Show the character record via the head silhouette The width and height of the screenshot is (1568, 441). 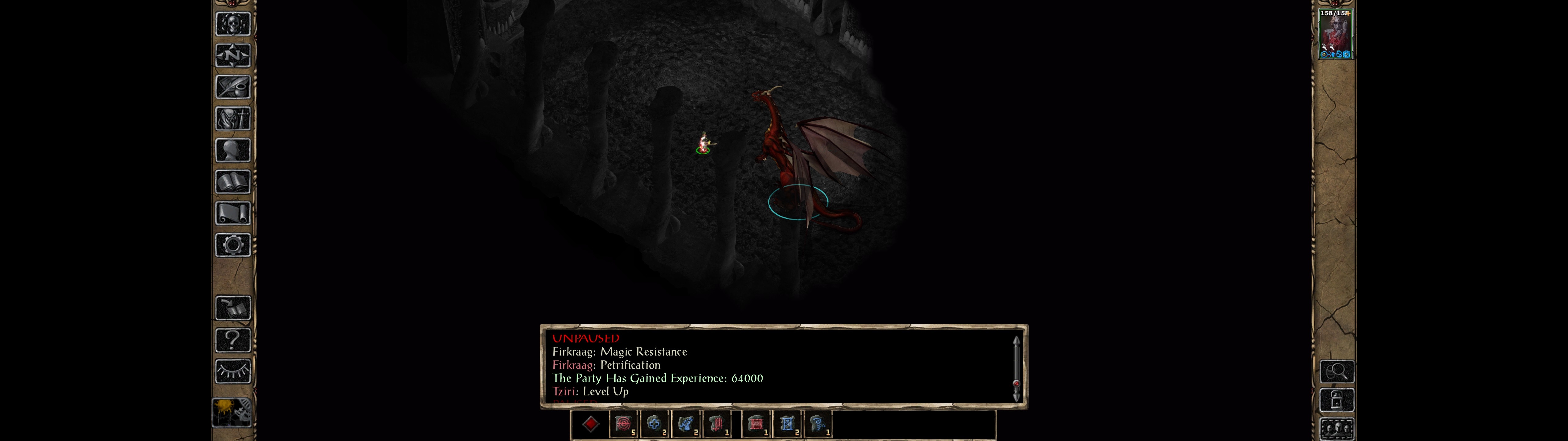pyautogui.click(x=232, y=150)
